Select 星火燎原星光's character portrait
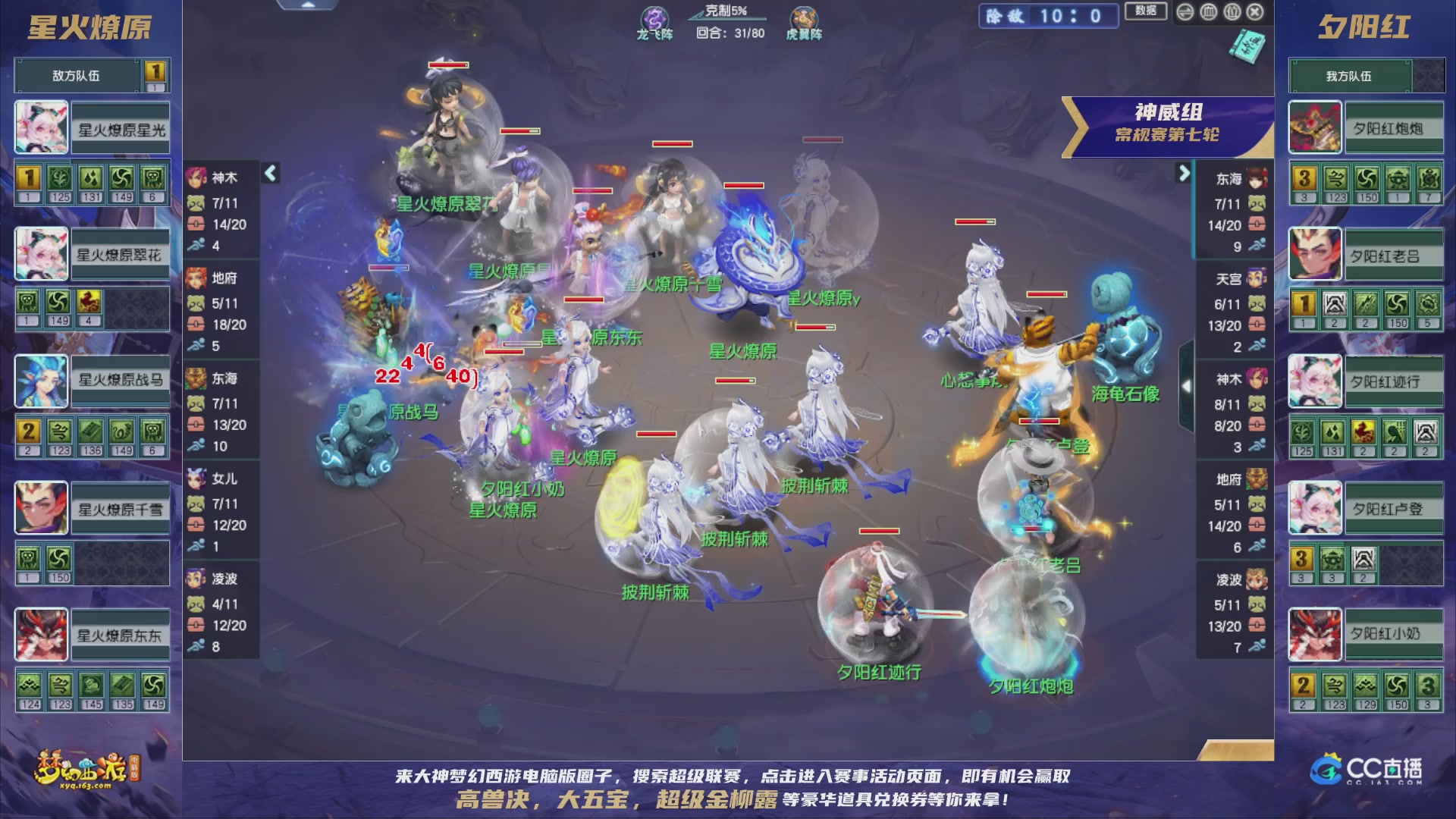Viewport: 1456px width, 819px height. click(42, 127)
